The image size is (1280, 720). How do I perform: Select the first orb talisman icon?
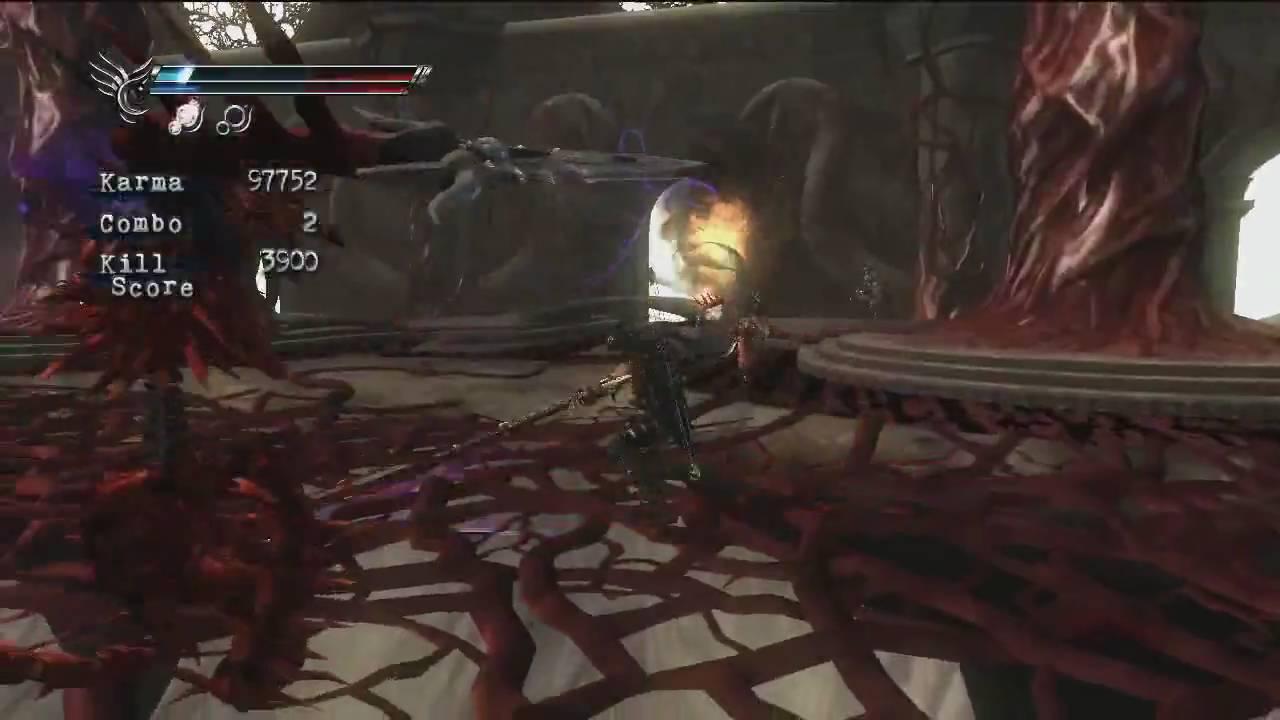183,119
